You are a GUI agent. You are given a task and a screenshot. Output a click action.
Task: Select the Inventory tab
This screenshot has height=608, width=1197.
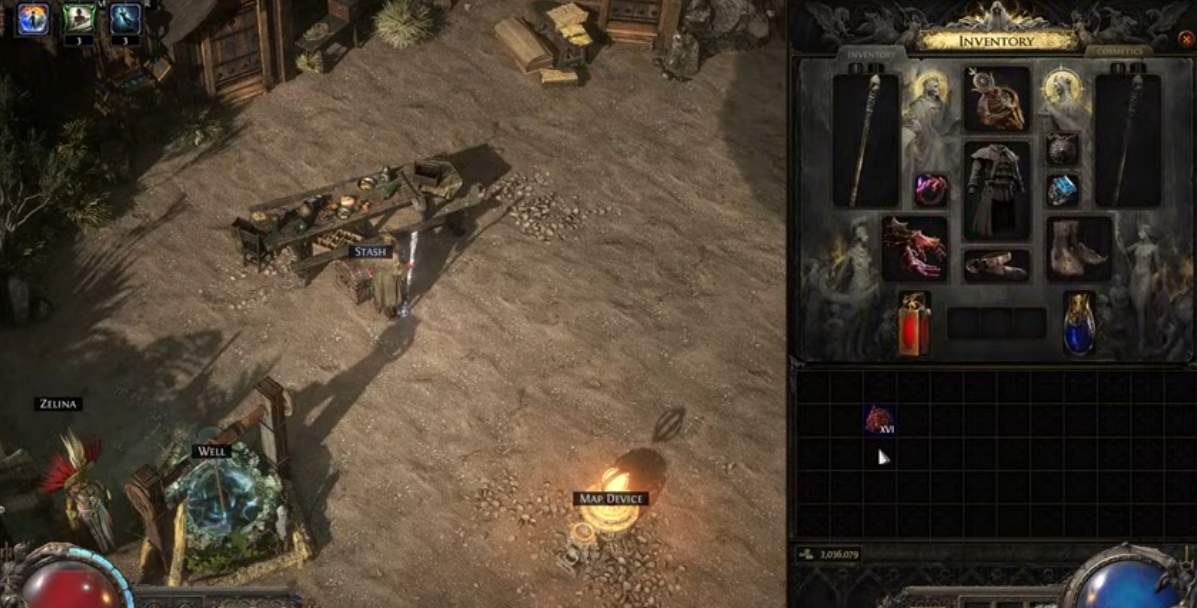click(871, 53)
